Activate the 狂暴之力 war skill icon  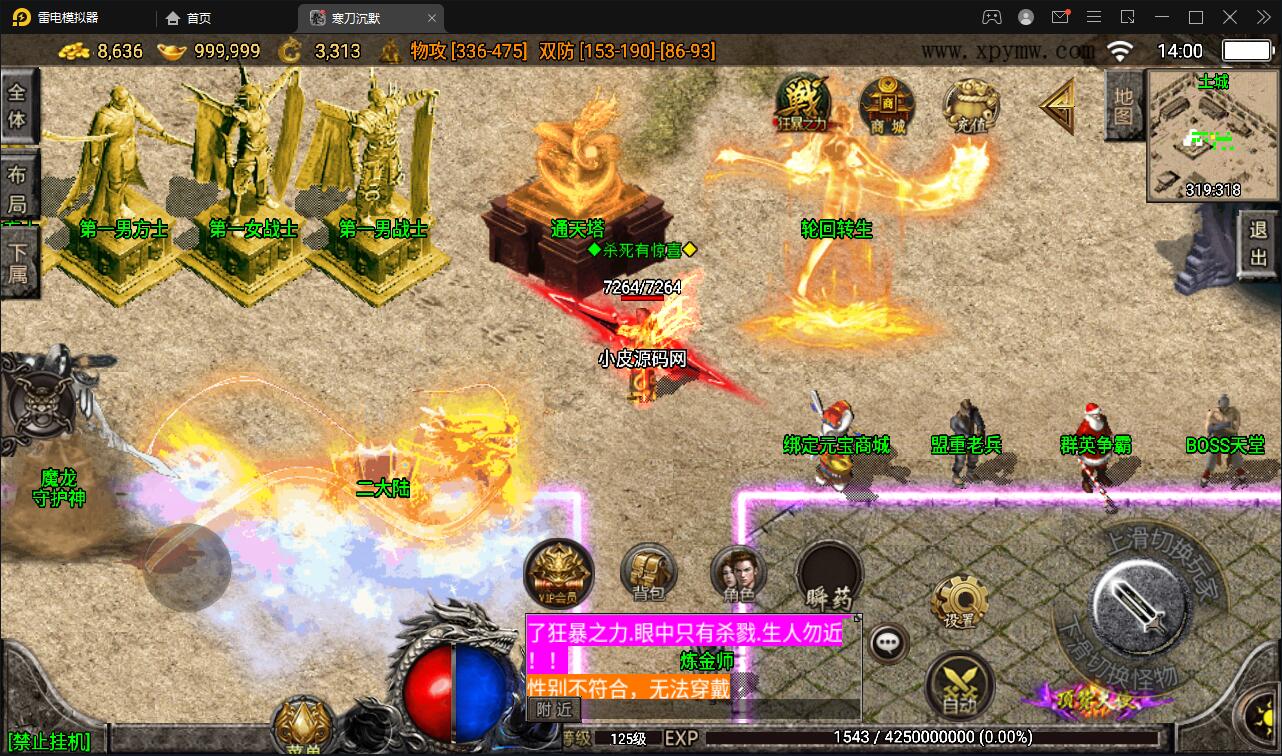800,105
